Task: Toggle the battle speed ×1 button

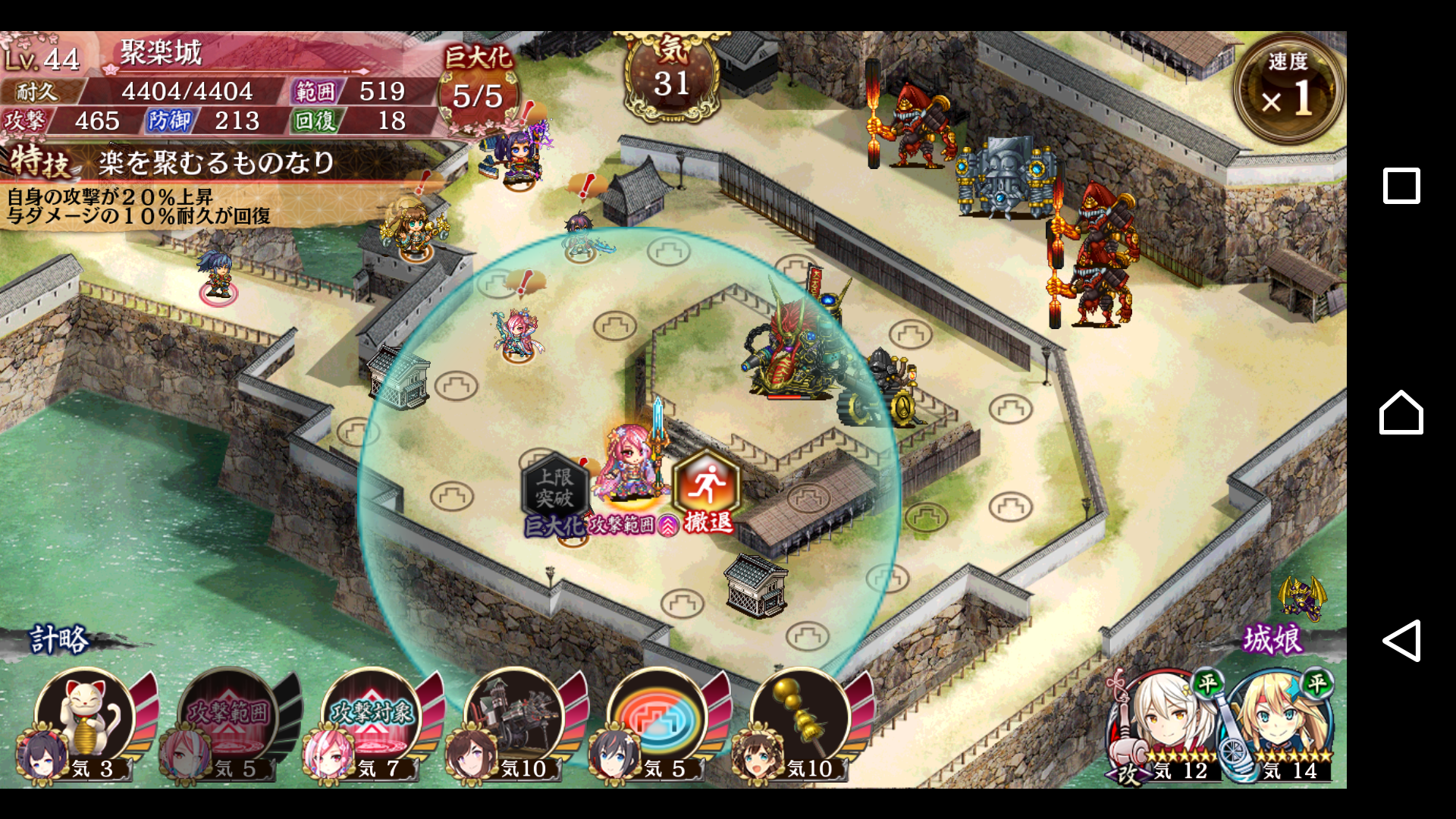Action: pos(1287,89)
